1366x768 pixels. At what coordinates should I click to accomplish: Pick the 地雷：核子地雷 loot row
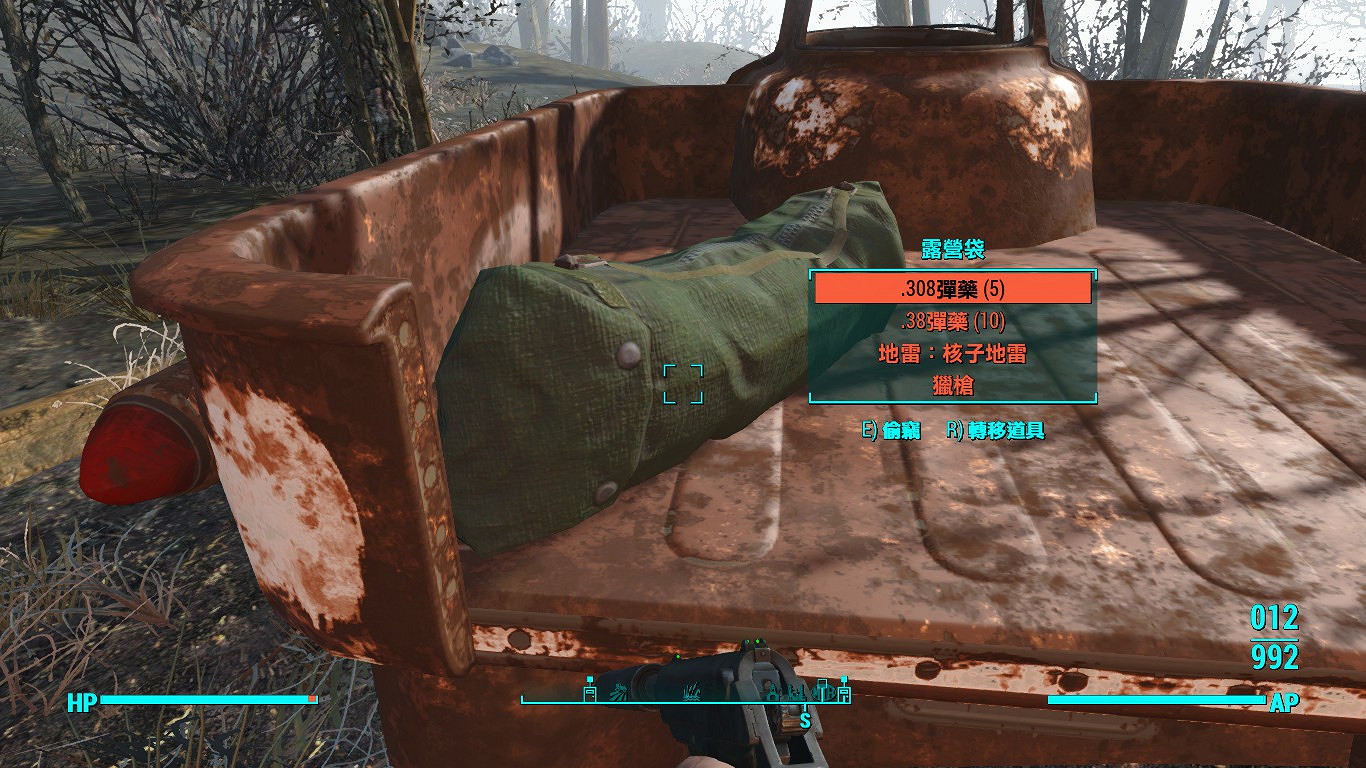(952, 353)
